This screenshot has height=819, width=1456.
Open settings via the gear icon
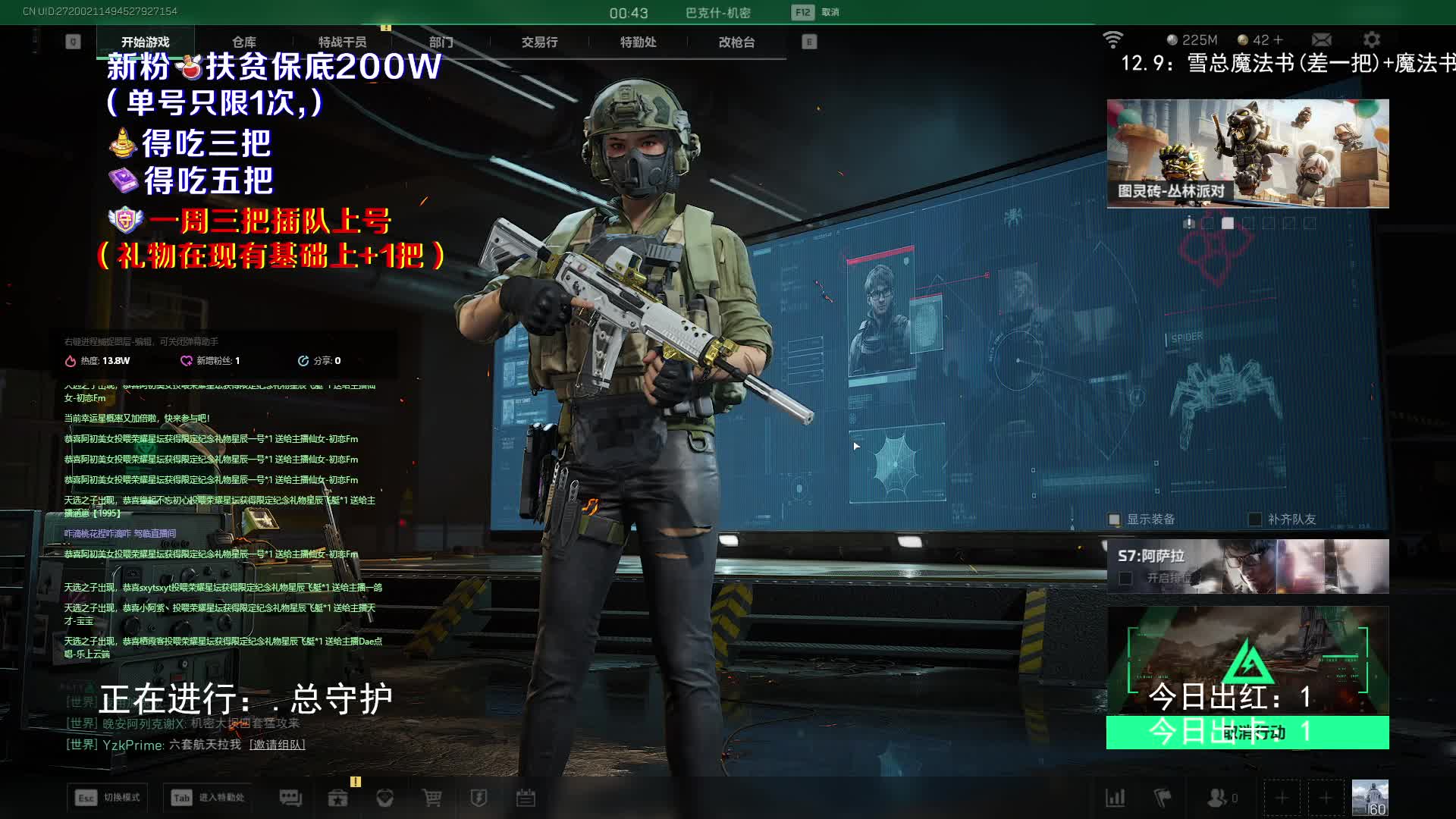coord(1371,39)
